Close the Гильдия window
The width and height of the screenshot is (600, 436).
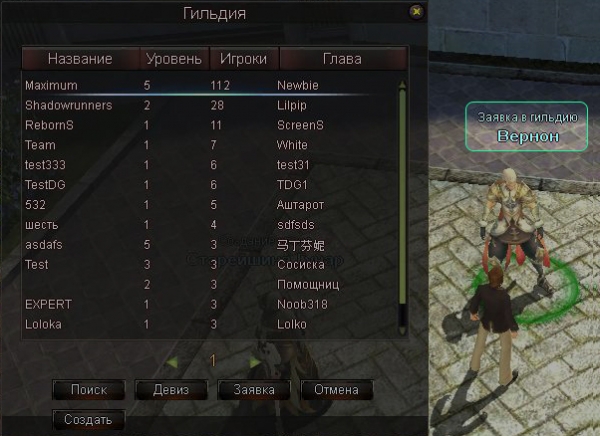[x=416, y=11]
